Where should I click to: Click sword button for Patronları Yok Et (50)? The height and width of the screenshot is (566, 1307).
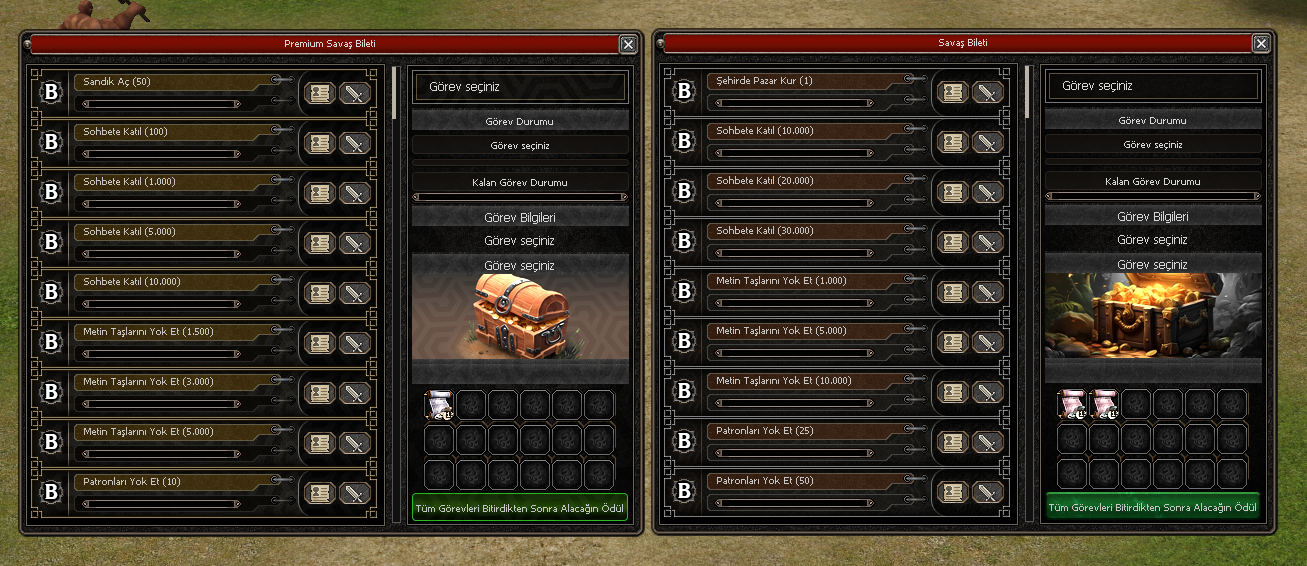click(x=988, y=492)
